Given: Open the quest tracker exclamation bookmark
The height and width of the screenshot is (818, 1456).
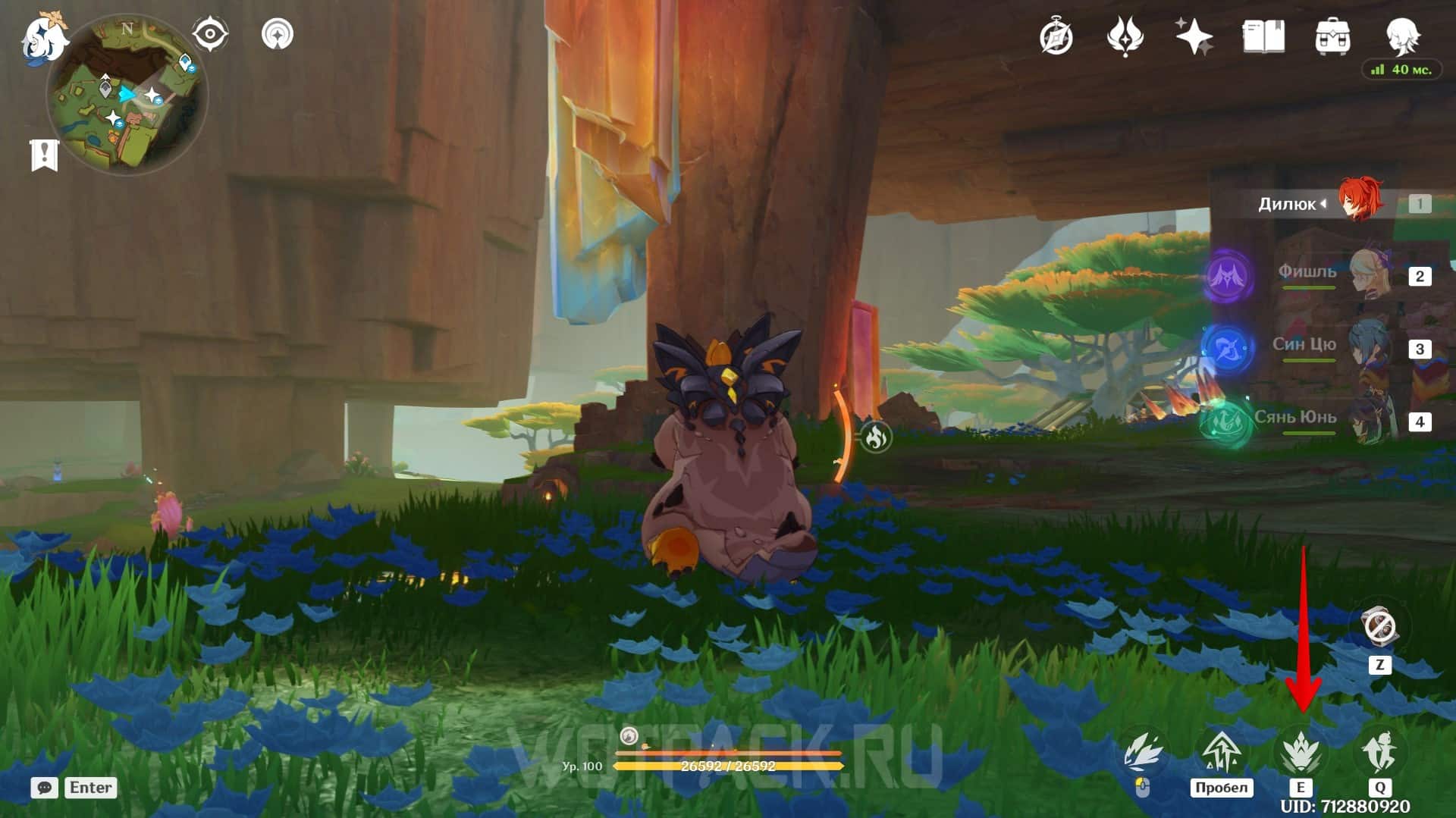Looking at the screenshot, I should 44,155.
